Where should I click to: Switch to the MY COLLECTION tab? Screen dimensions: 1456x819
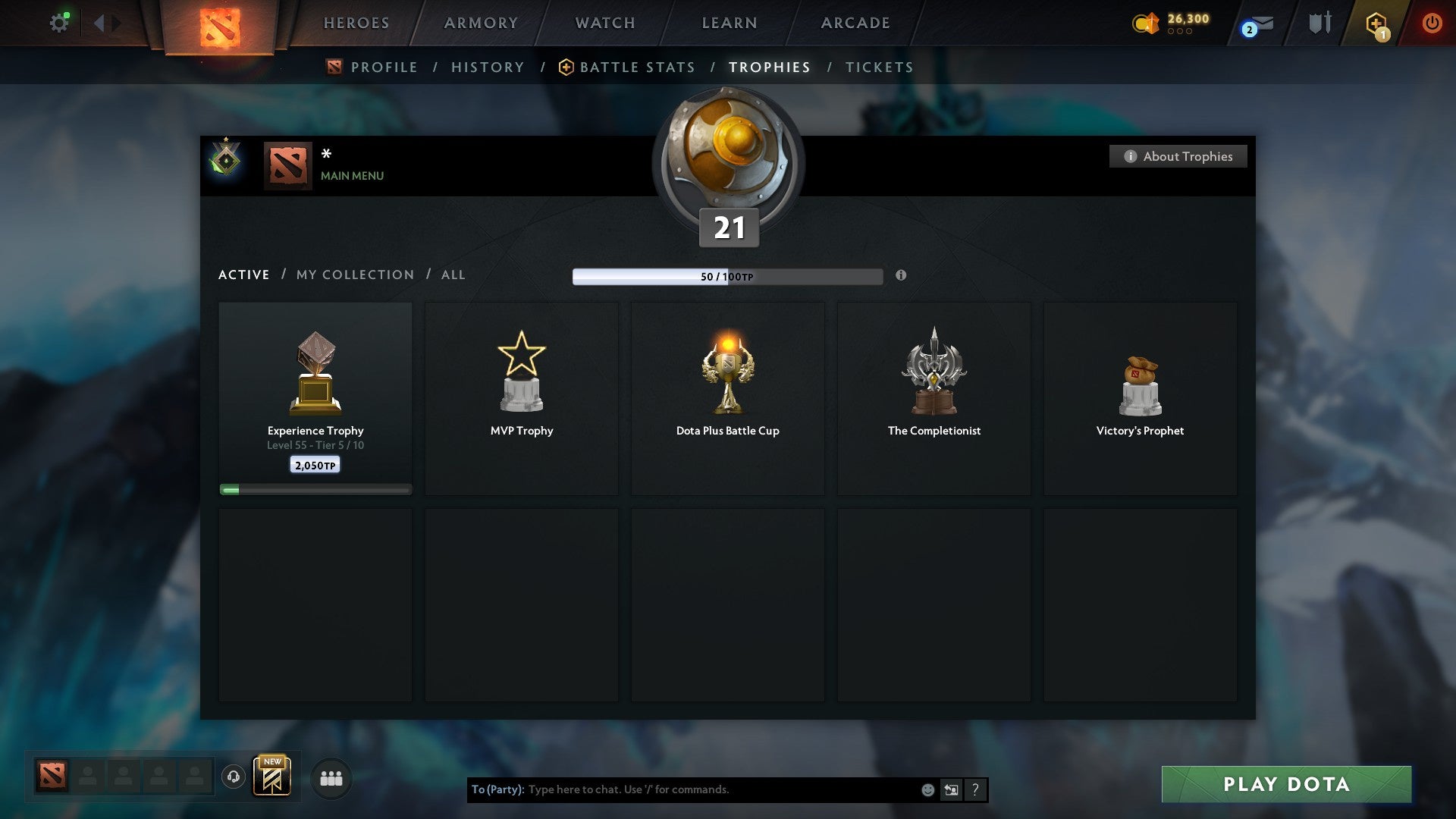pos(354,275)
